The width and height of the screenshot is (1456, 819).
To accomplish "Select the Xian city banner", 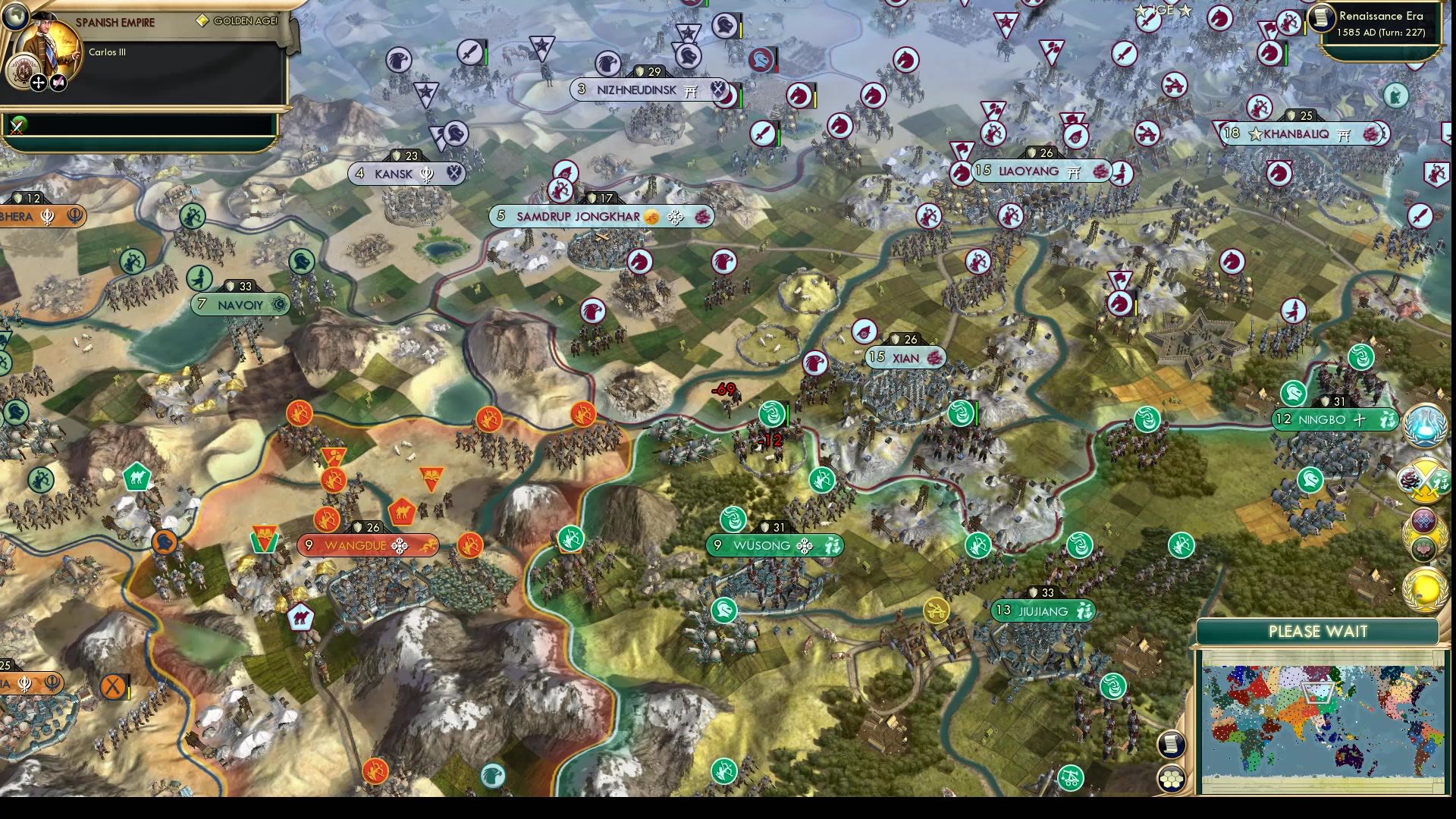I will pos(903,357).
